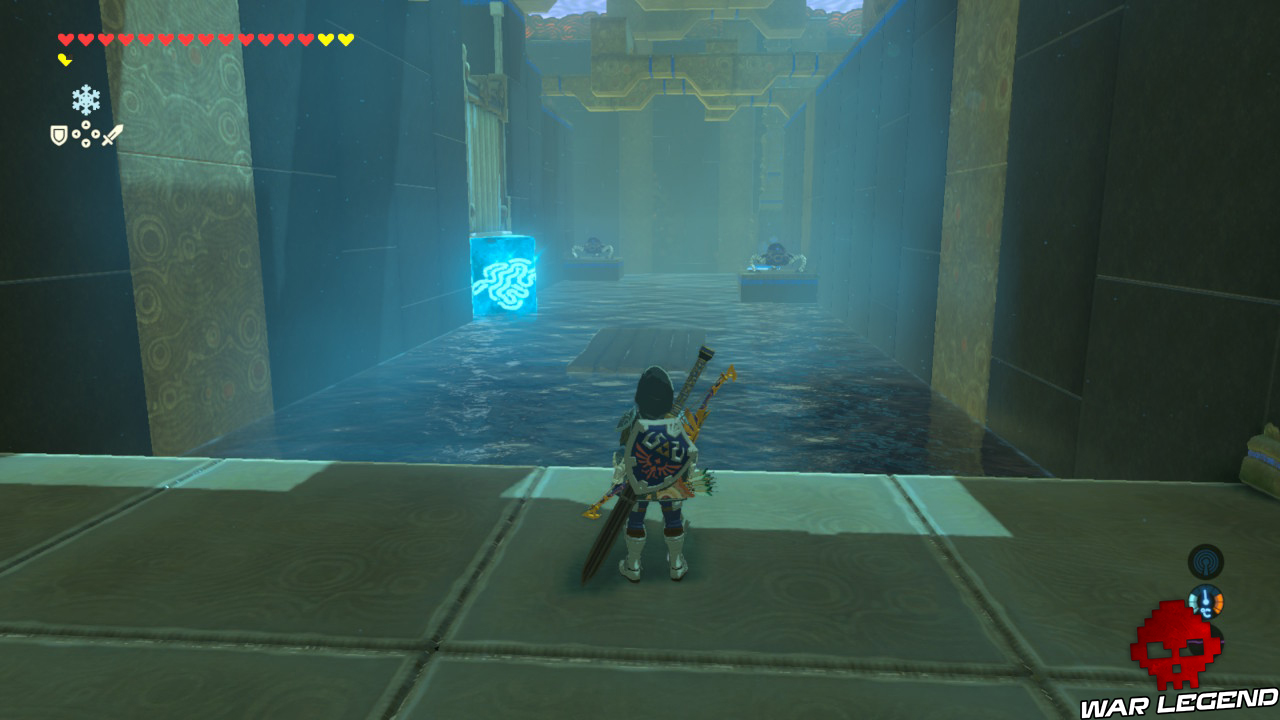Click the leftmost red heart
Viewport: 1280px width, 720px height.
point(64,38)
